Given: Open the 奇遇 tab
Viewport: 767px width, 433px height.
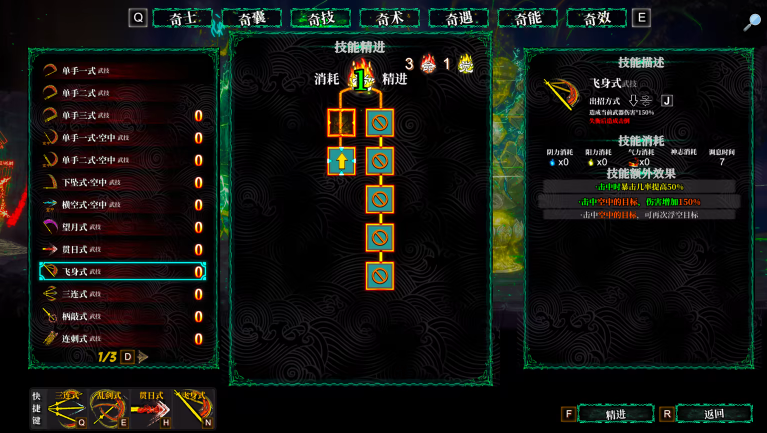Looking at the screenshot, I should coord(459,18).
